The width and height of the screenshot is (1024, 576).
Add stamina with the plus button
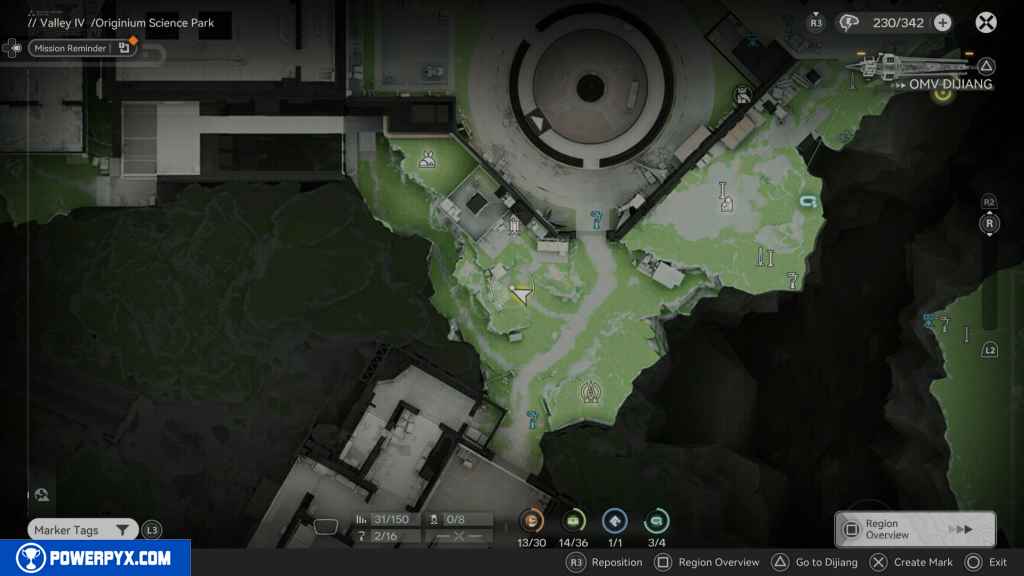click(x=942, y=23)
